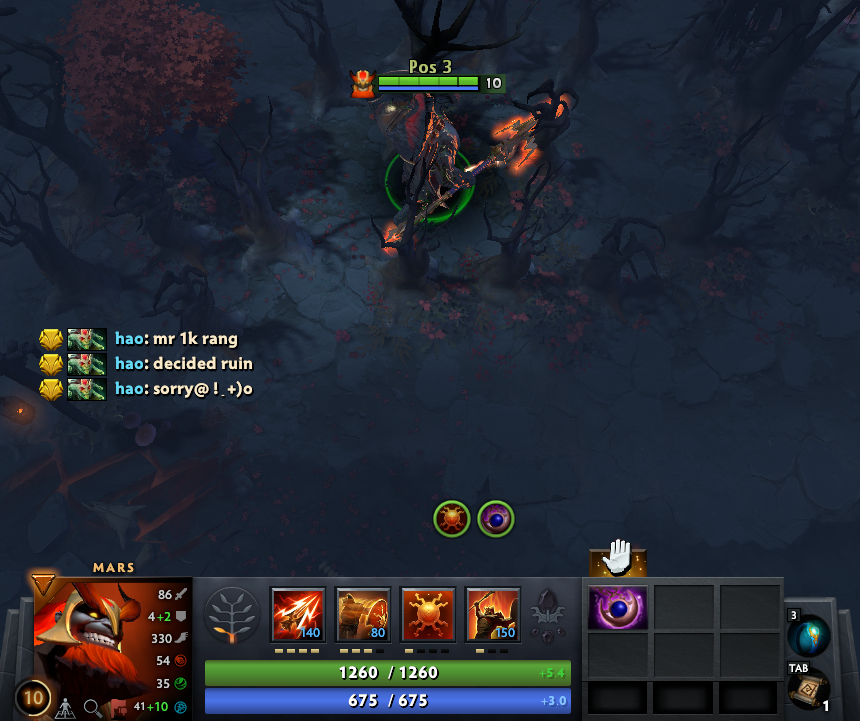Click the purple orb buff status icon
The width and height of the screenshot is (860, 721).
496,519
